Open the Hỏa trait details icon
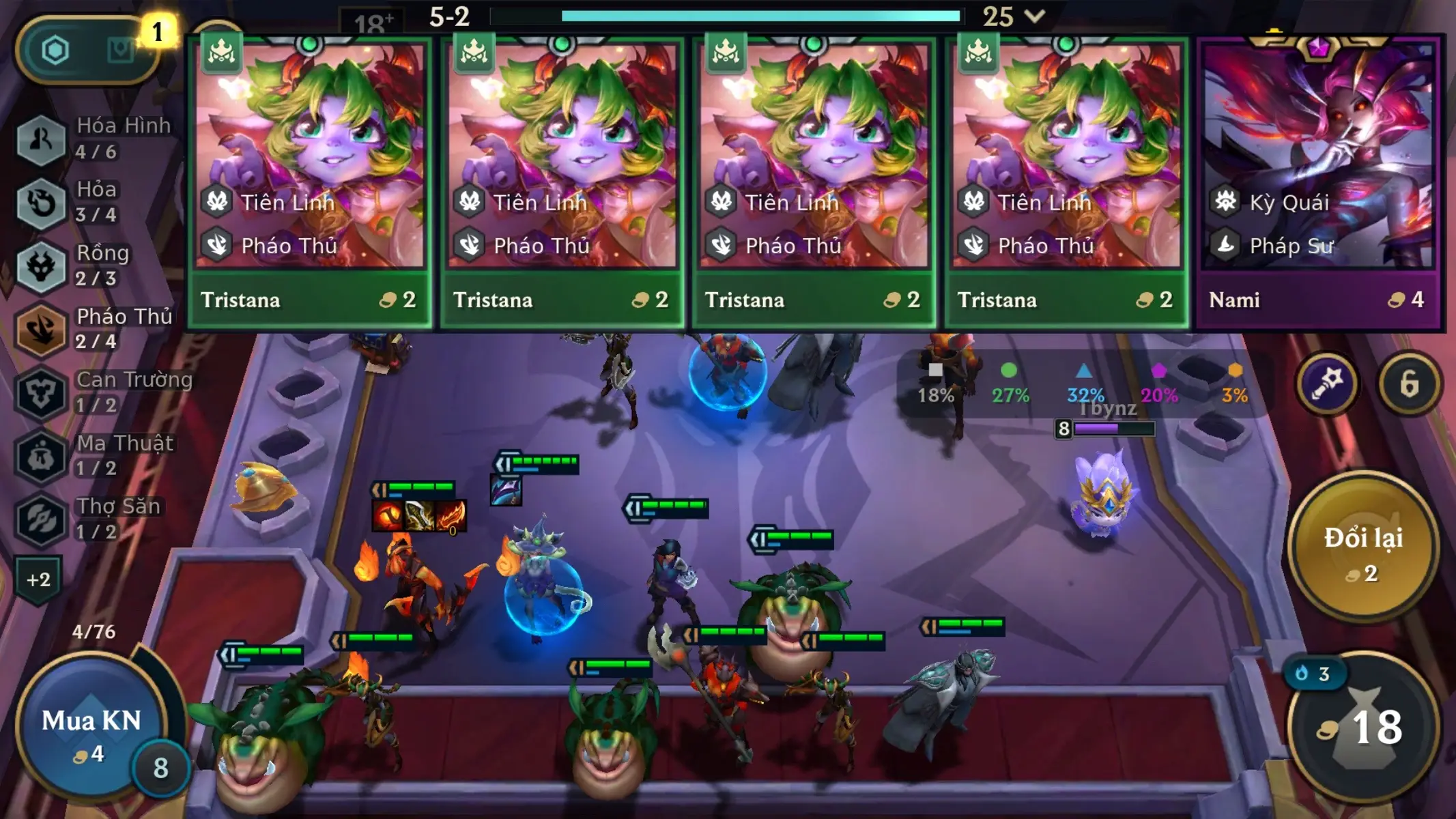 tap(41, 203)
